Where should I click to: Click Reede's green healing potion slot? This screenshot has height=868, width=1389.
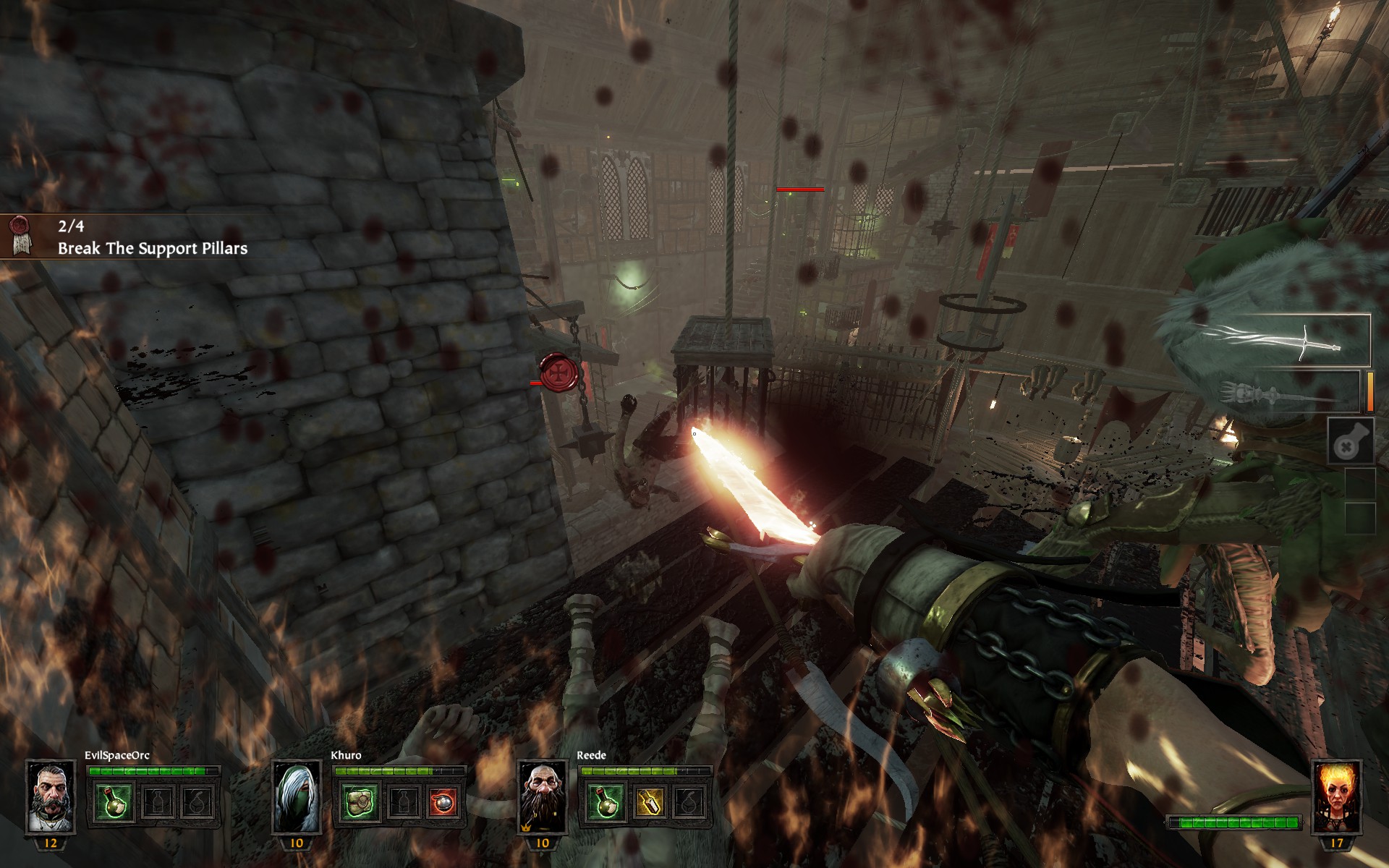point(606,801)
